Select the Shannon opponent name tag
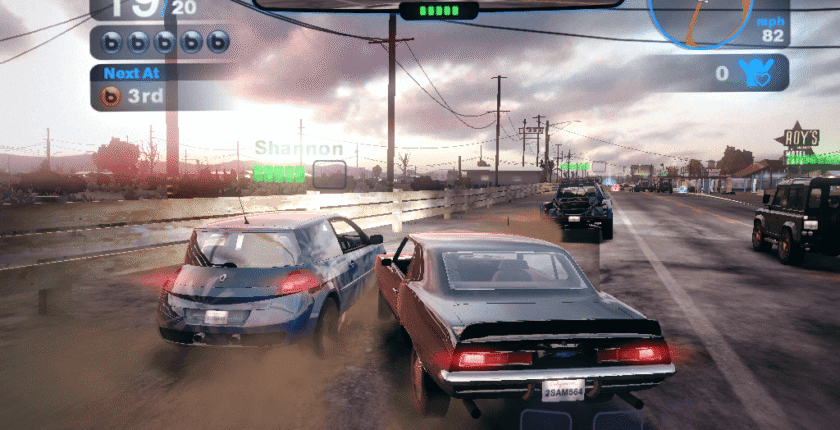 point(298,149)
